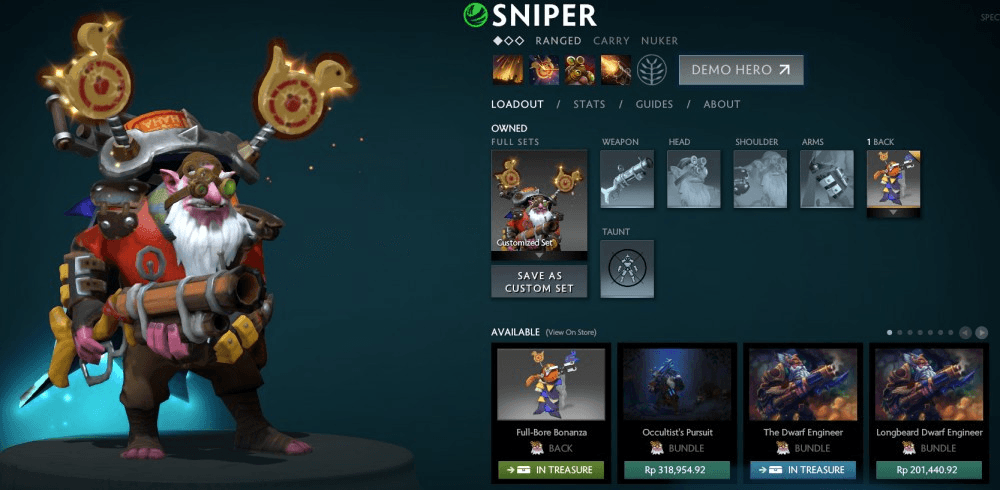The image size is (1000, 490).
Task: View Full-Bore Bonanza In Treasure button
Action: 551,469
